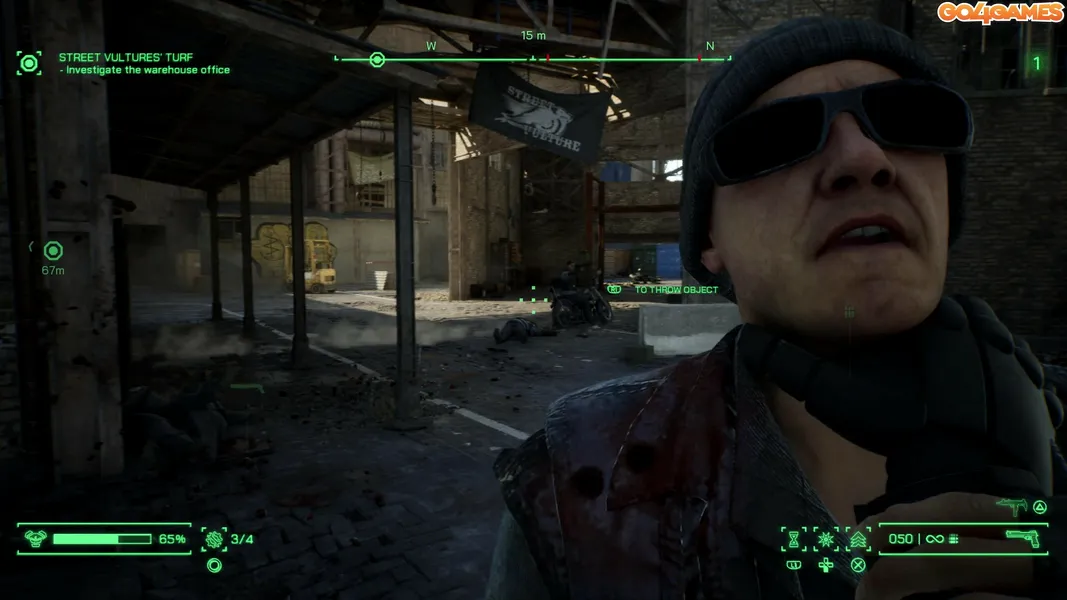Trigger the starburst shockwave ability
The width and height of the screenshot is (1067, 600).
tap(826, 539)
